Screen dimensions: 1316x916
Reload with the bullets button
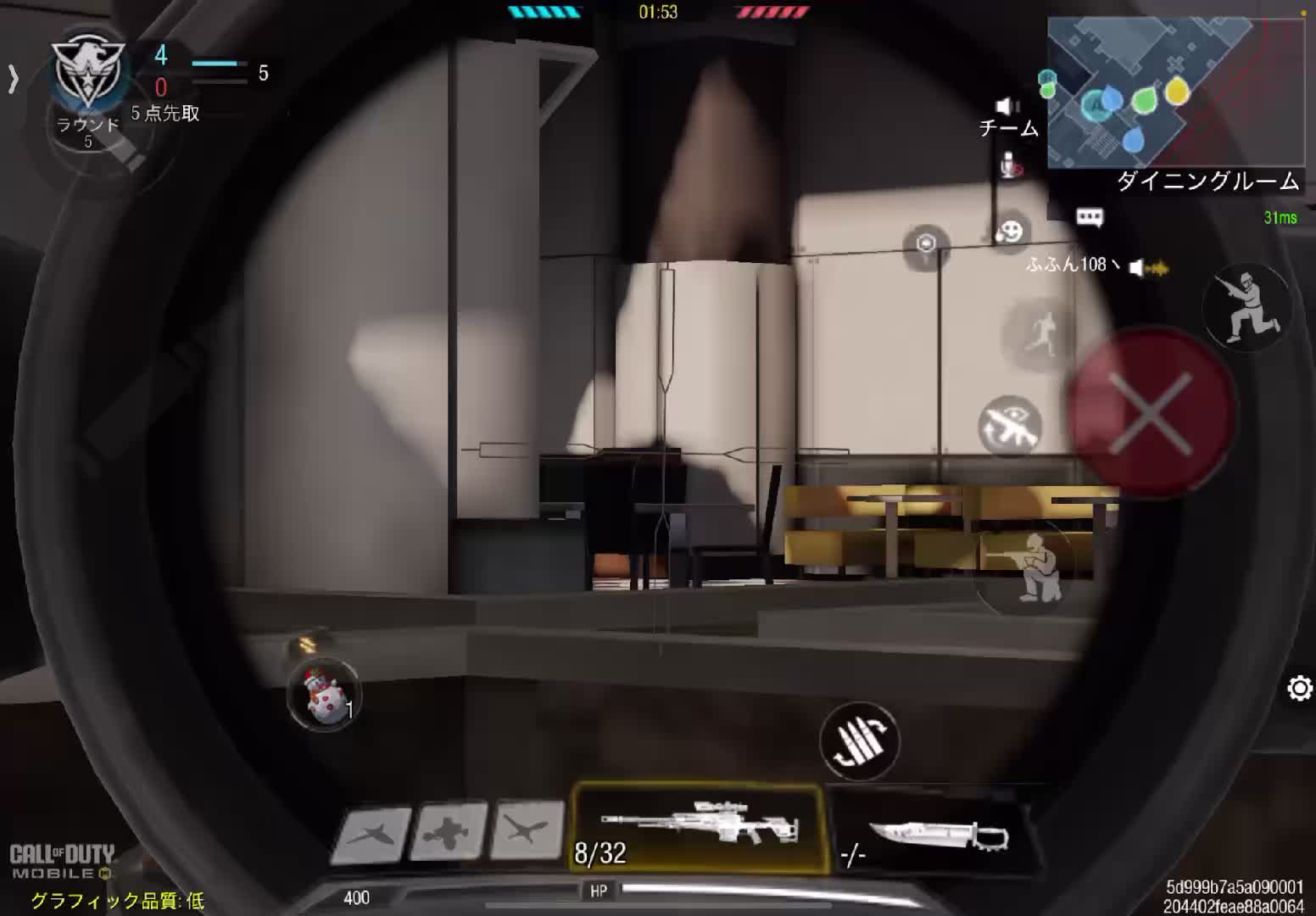point(858,740)
